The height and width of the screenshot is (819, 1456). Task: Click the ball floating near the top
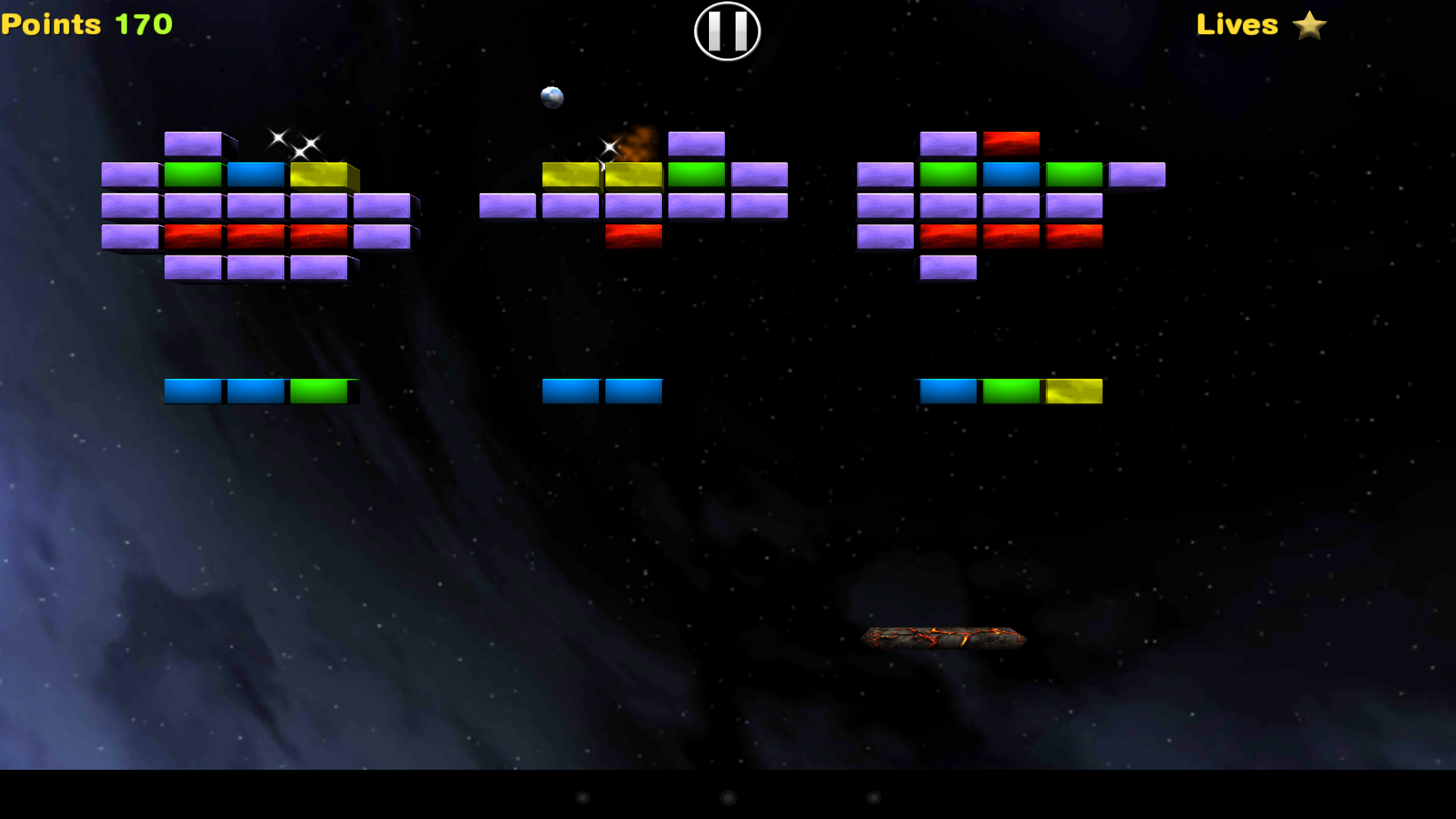click(553, 96)
